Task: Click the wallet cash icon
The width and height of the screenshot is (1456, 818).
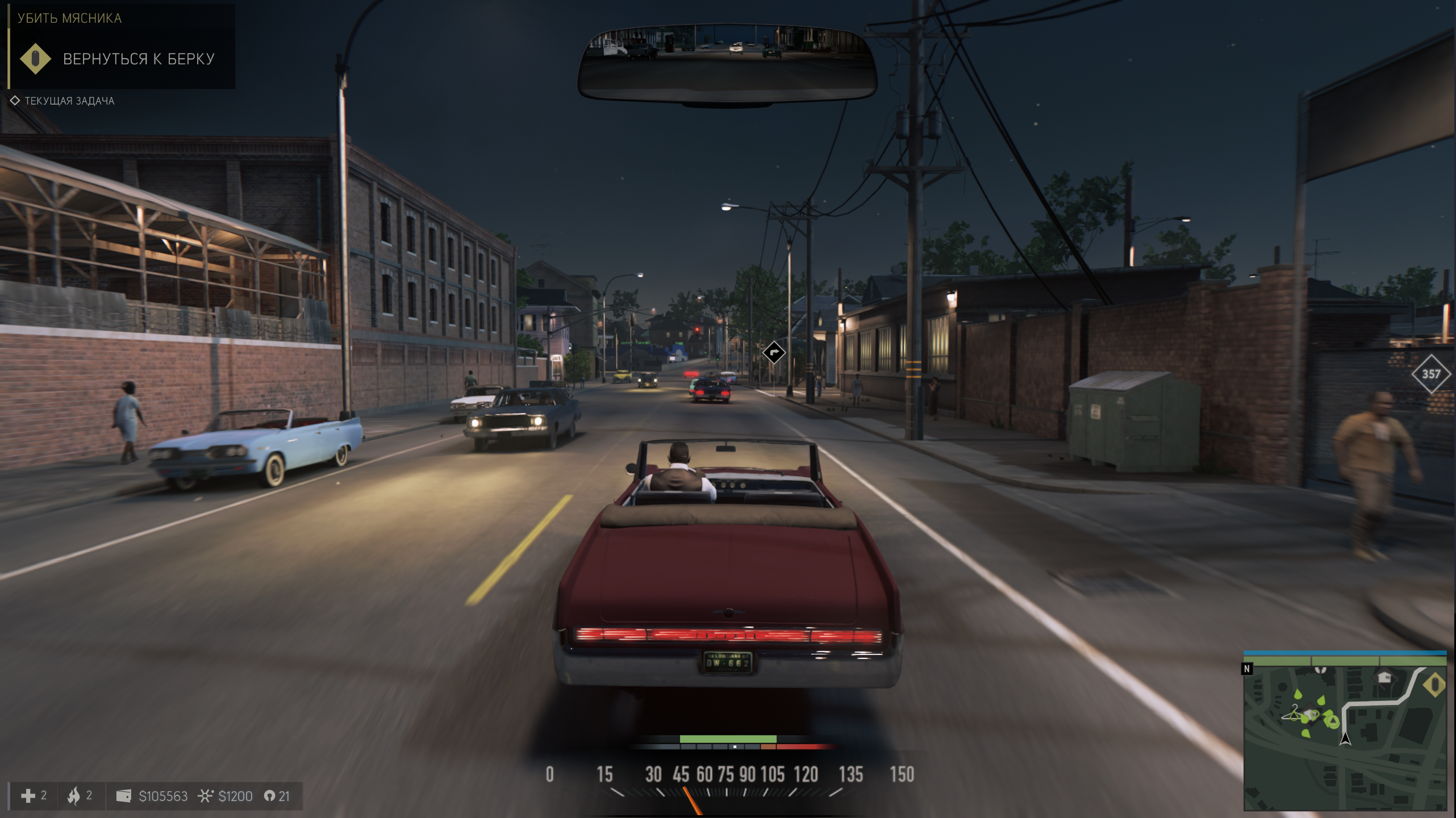Action: [123, 796]
